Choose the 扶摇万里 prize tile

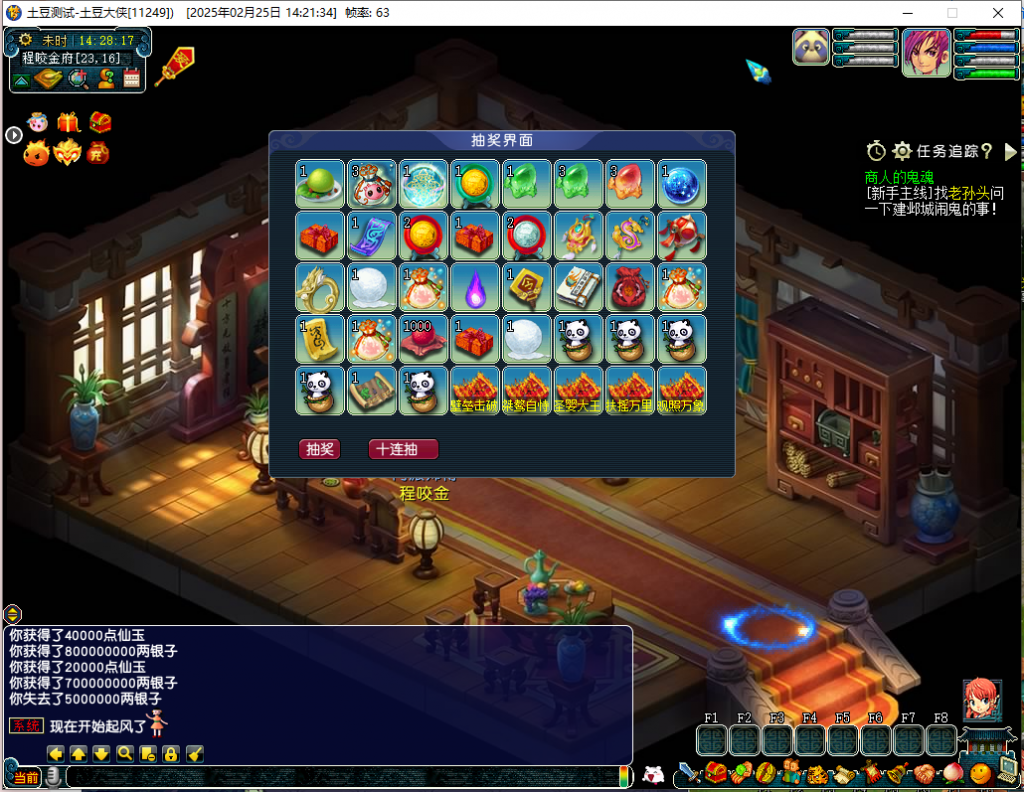coord(631,391)
